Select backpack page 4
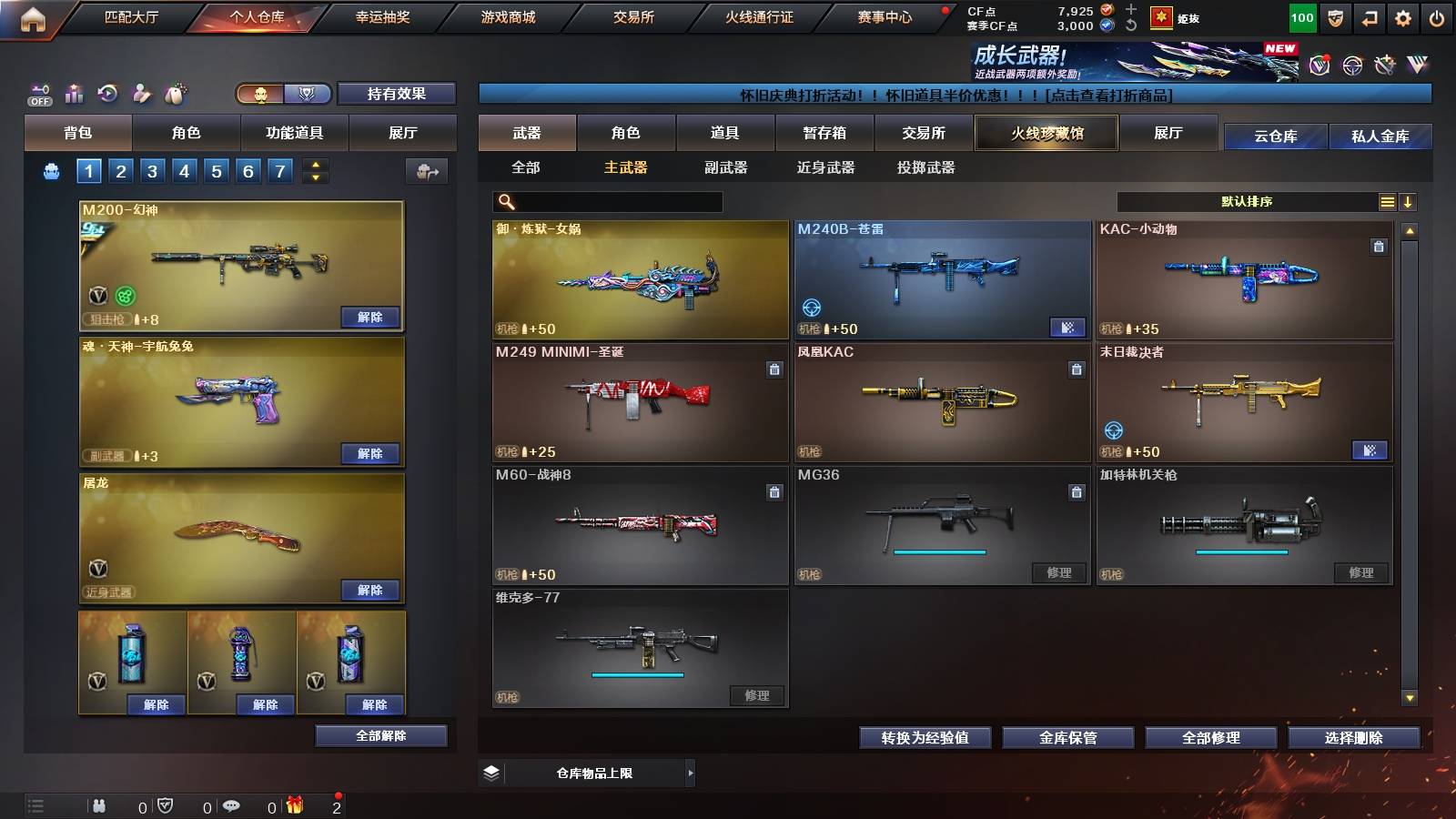This screenshot has width=1456, height=819. pyautogui.click(x=186, y=170)
